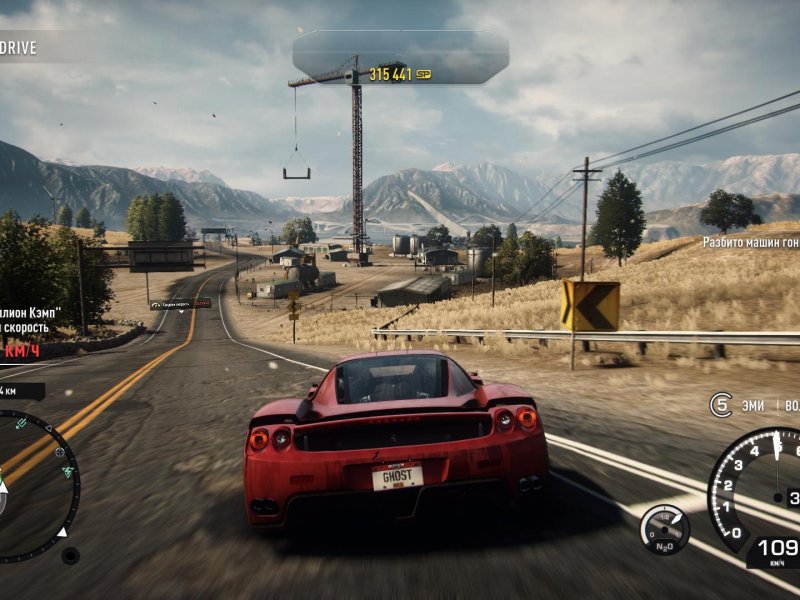Select the ЭМИ pursuit tech icon
Viewport: 800px width, 600px height.
click(x=721, y=405)
